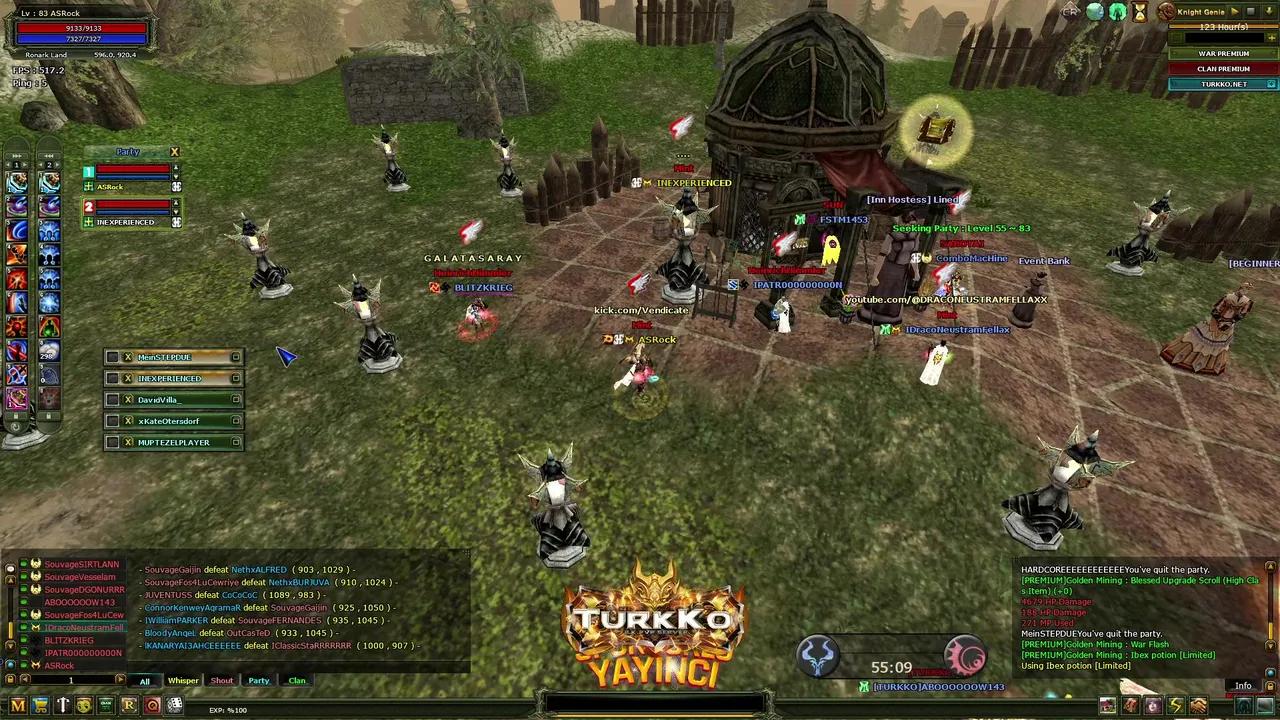
Task: Remove DavidVilla_ with its X button
Action: (128, 400)
